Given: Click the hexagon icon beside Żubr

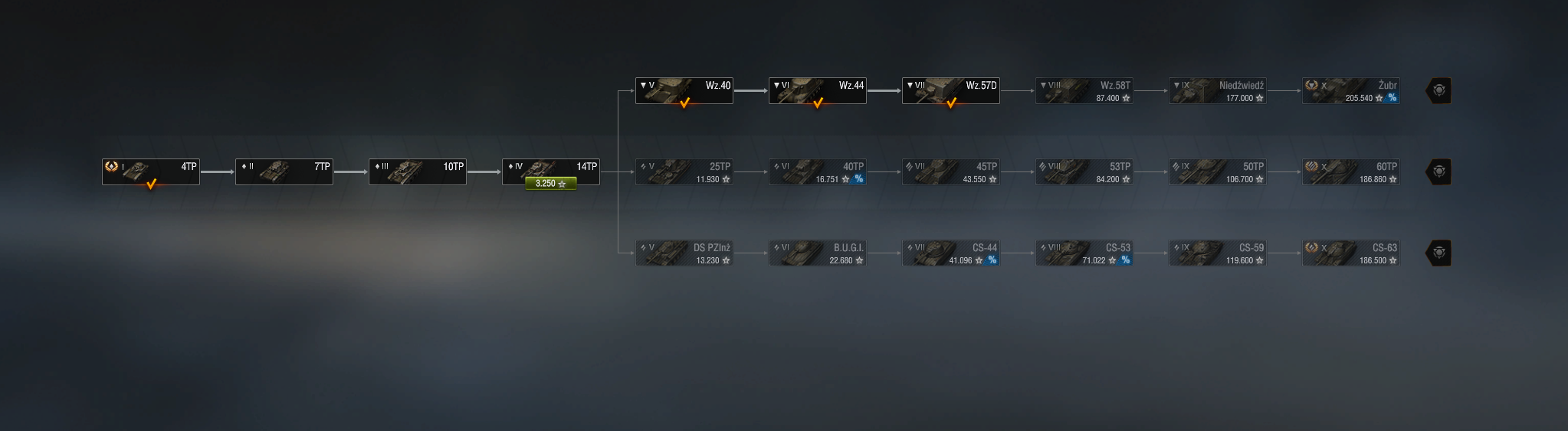Looking at the screenshot, I should (x=1438, y=90).
